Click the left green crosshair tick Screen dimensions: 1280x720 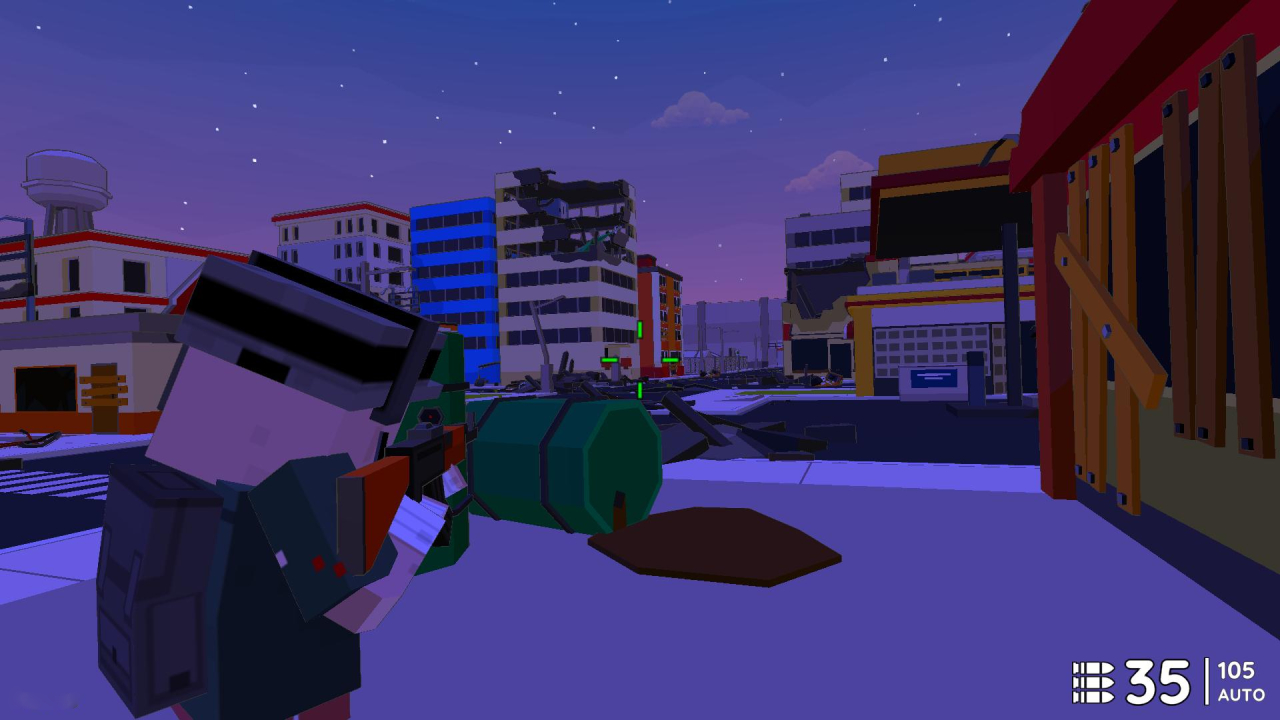click(609, 360)
